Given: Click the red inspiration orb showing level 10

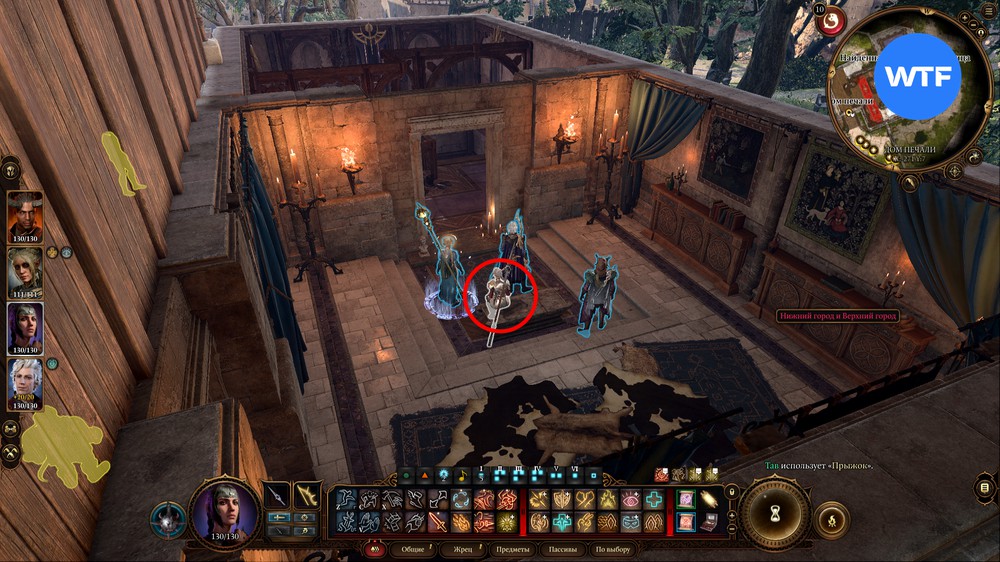Looking at the screenshot, I should coord(832,20).
